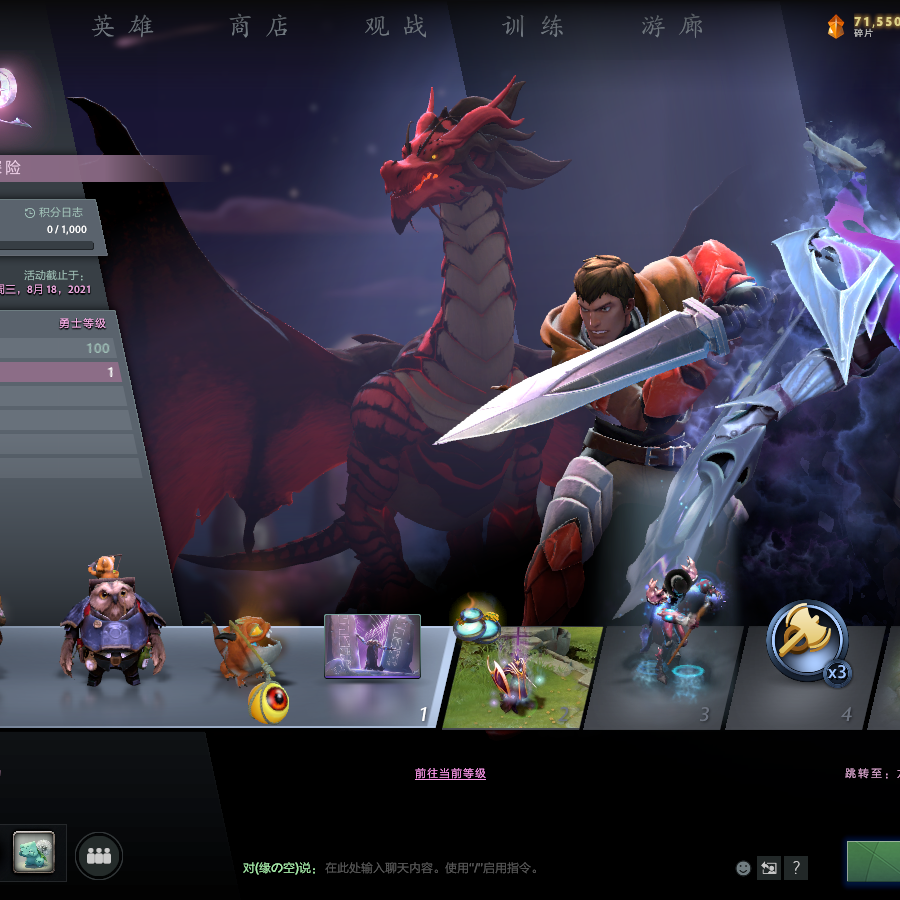Click the teal creature profile icon
This screenshot has height=900, width=900.
coord(33,852)
